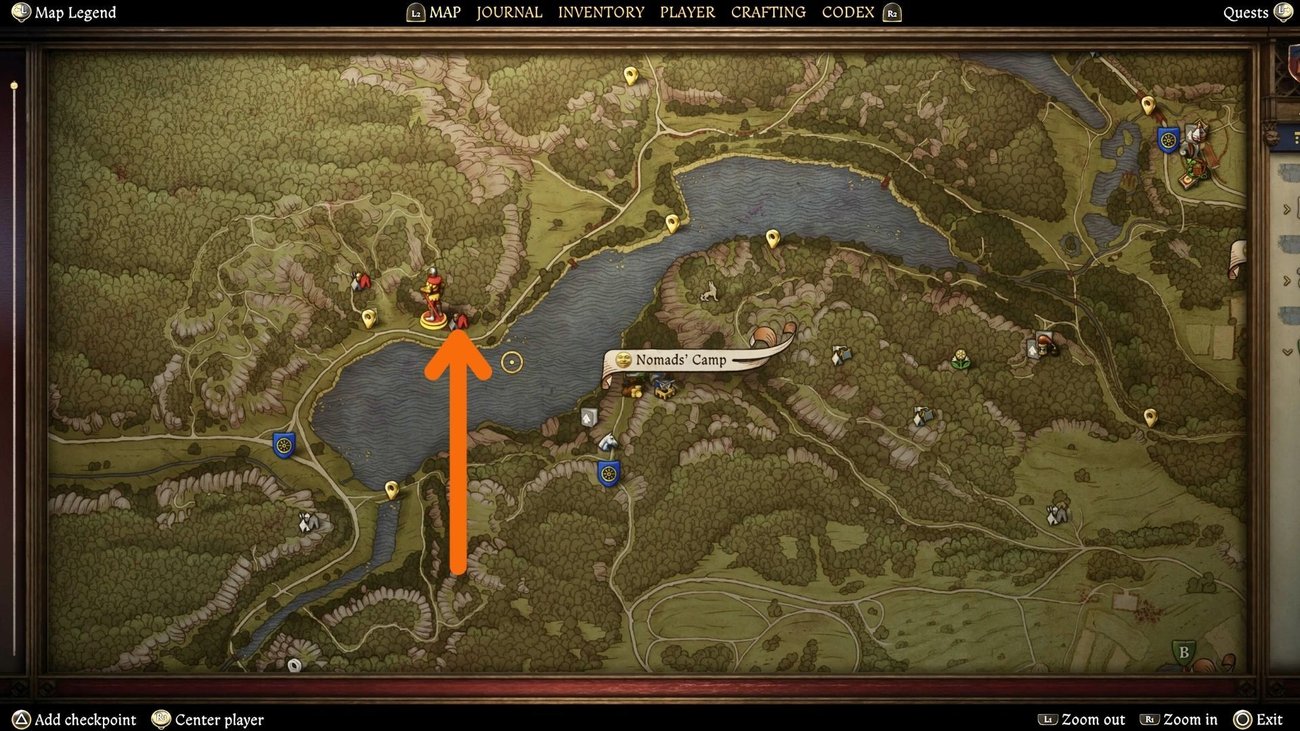Open the JOURNAL screen
This screenshot has height=731, width=1300.
(509, 12)
